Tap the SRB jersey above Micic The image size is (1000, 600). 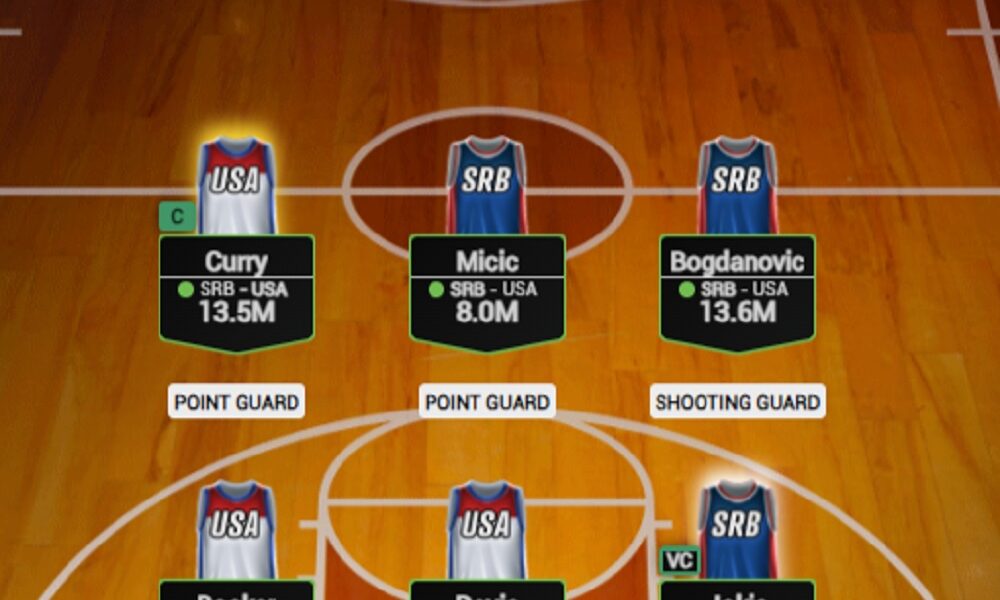point(487,185)
